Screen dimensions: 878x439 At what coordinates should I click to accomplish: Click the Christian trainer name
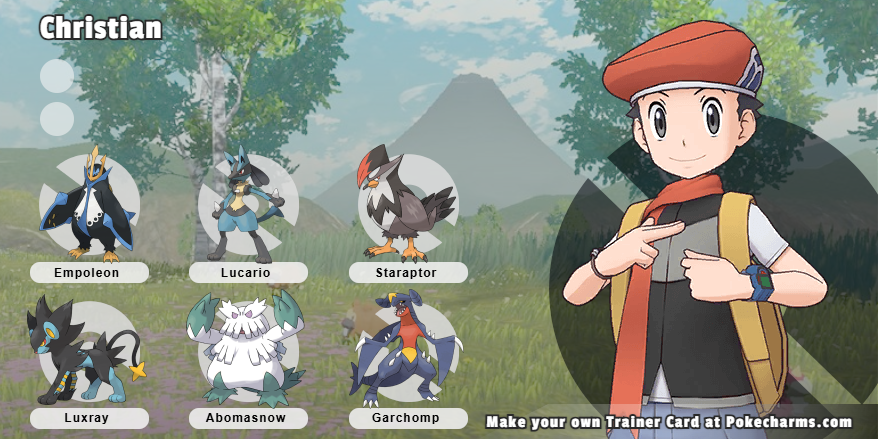coord(100,28)
